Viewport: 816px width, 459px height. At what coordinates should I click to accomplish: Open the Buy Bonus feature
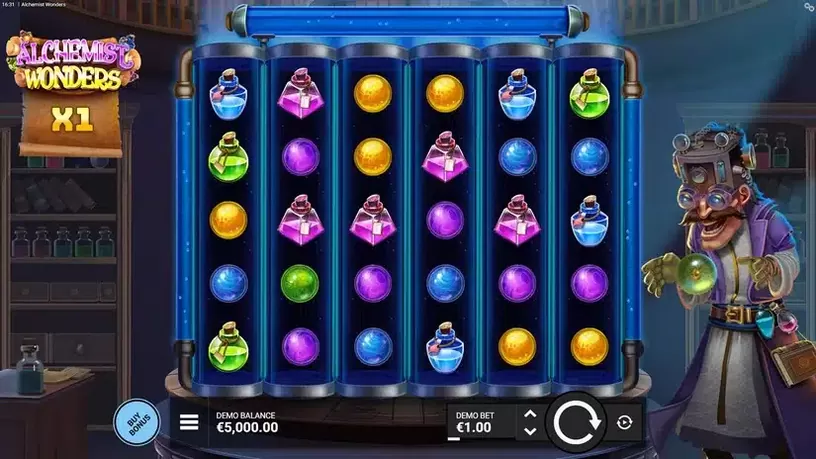pos(136,421)
